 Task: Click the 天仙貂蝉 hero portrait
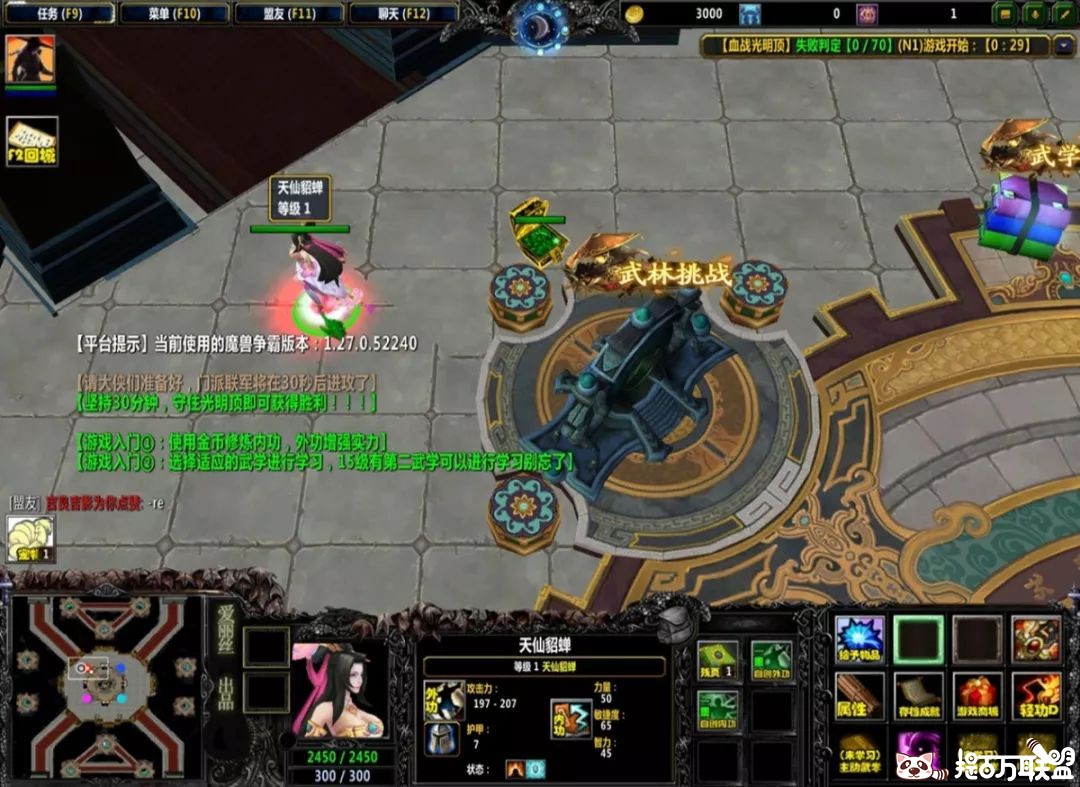coord(338,690)
